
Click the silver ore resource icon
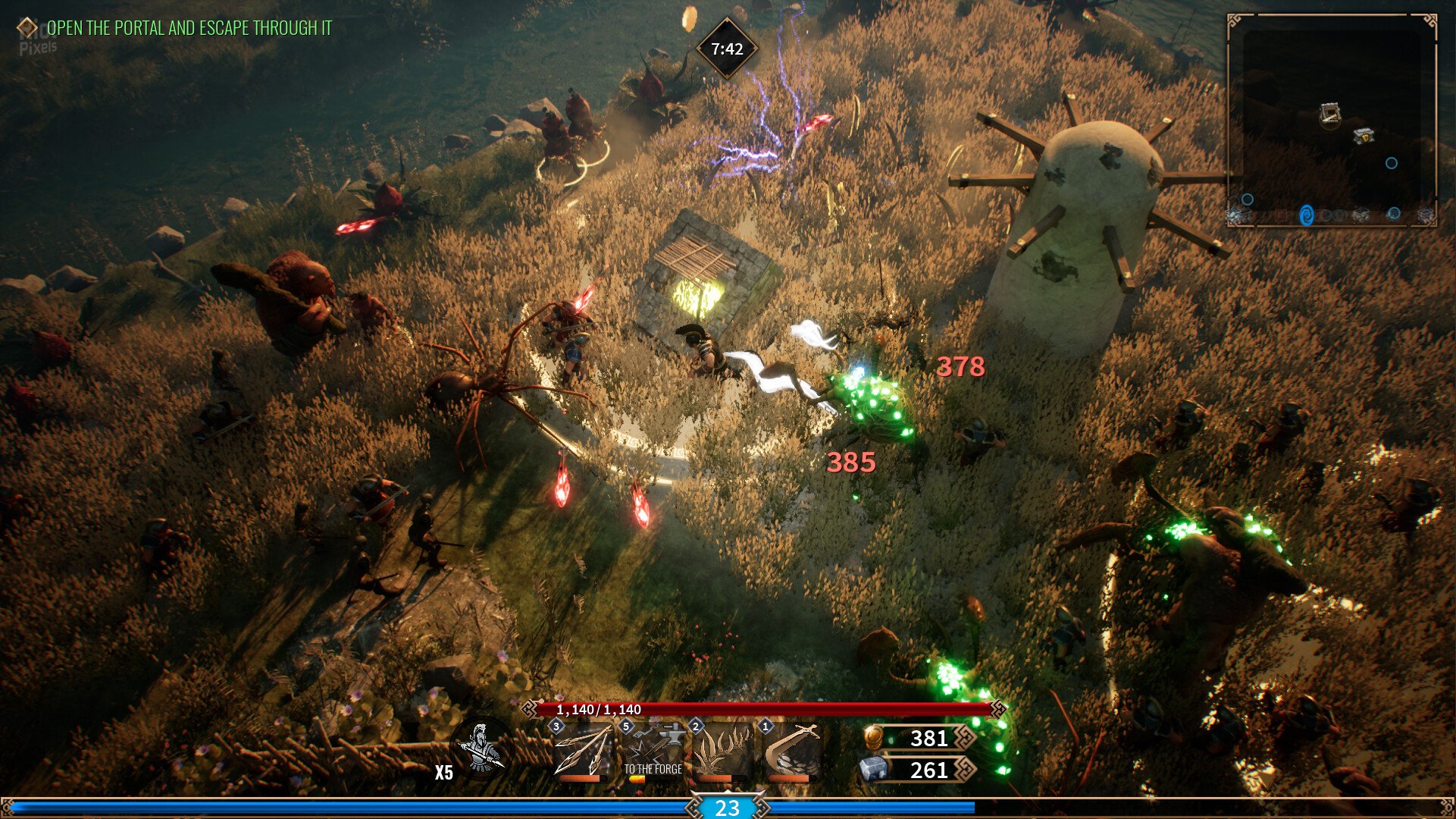[873, 770]
